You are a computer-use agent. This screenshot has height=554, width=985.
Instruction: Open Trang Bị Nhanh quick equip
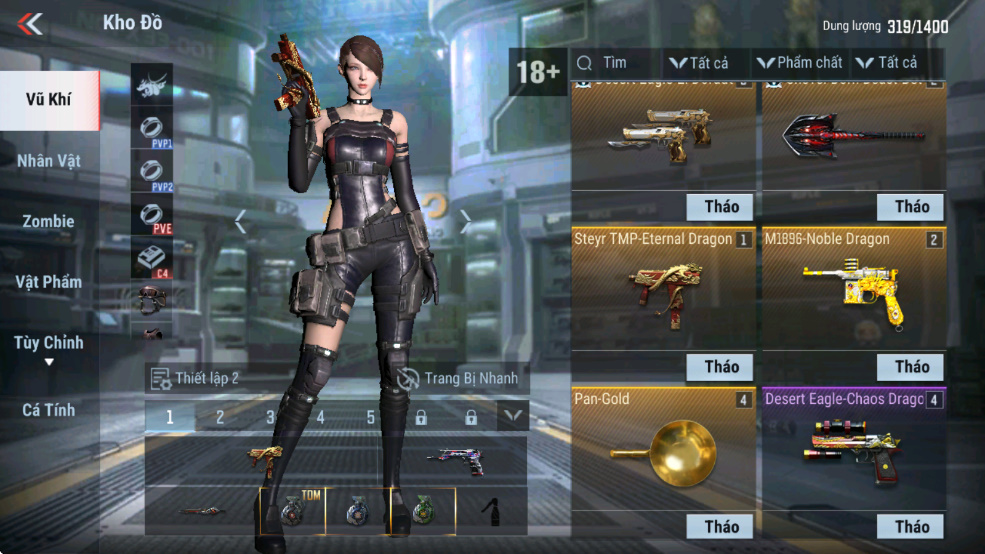click(x=458, y=378)
